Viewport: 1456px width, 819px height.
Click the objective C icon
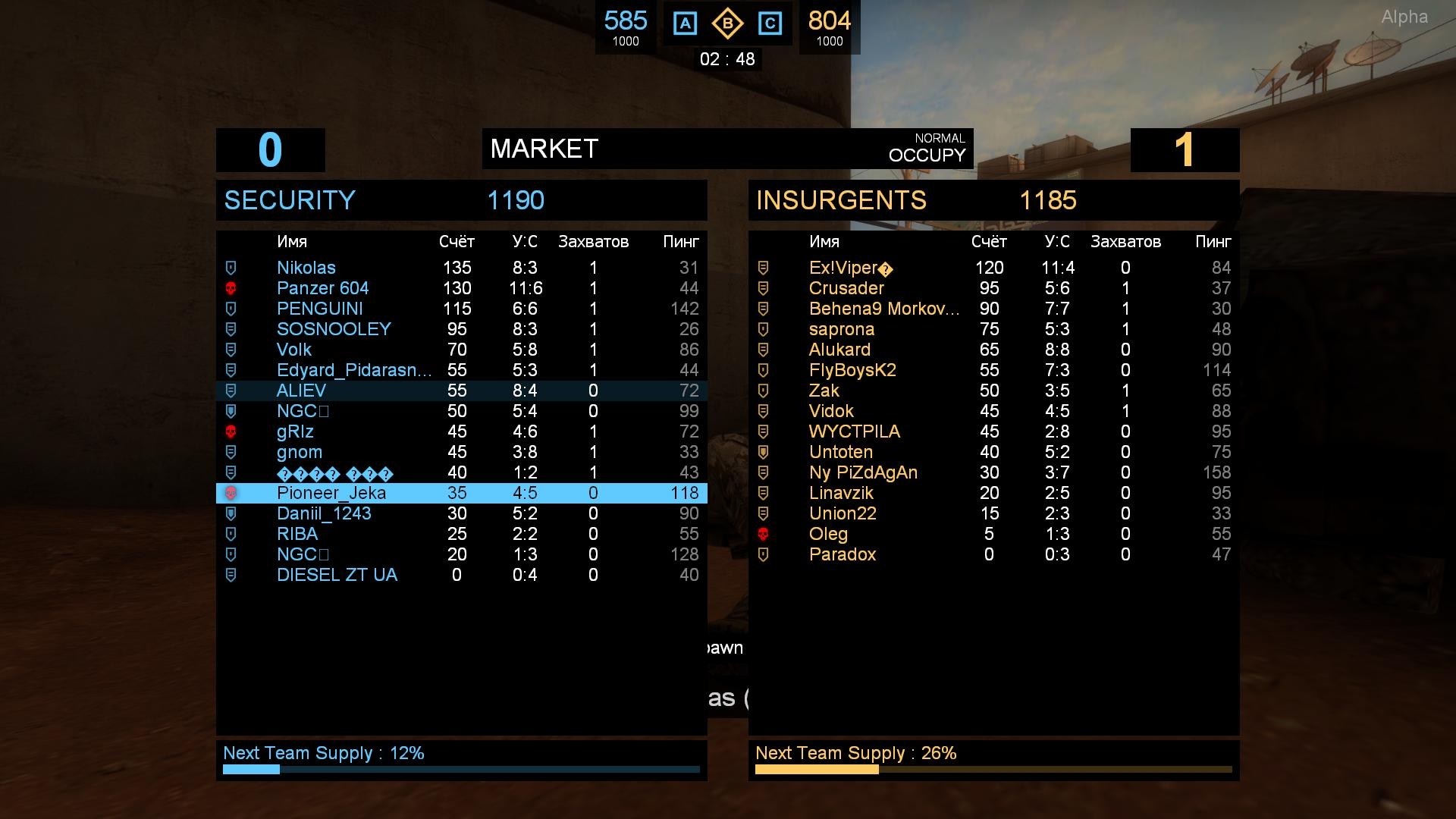770,24
